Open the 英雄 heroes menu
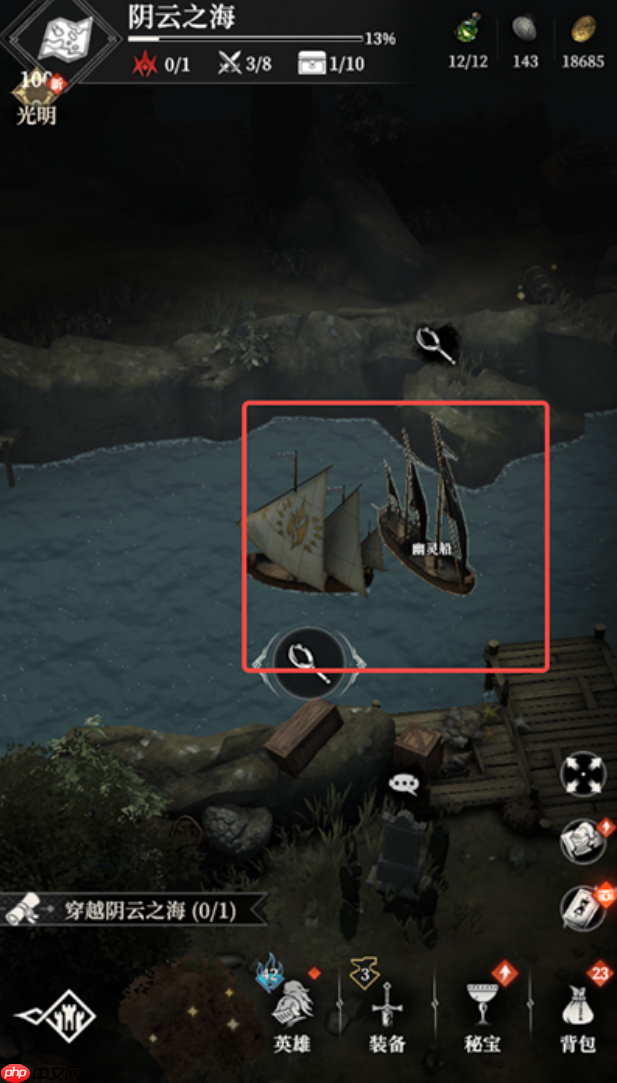 click(295, 1010)
